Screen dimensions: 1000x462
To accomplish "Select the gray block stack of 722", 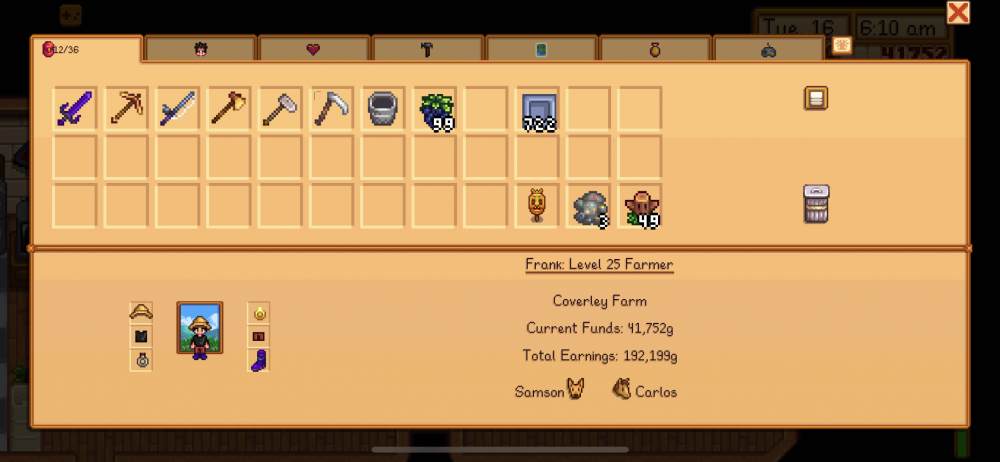I will [x=538, y=108].
